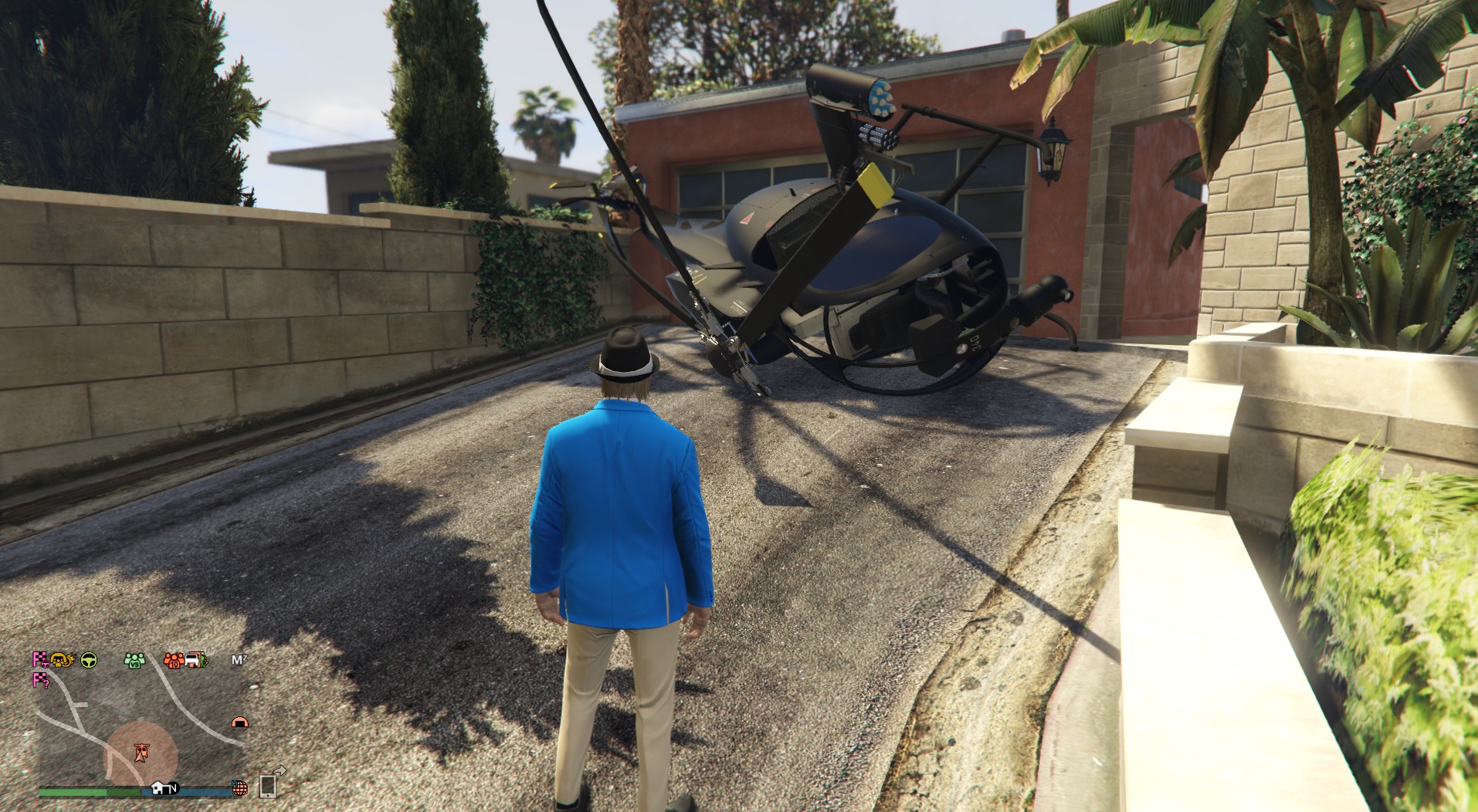Select the orange crew blip showing 10 players
The height and width of the screenshot is (812, 1478).
click(x=175, y=661)
